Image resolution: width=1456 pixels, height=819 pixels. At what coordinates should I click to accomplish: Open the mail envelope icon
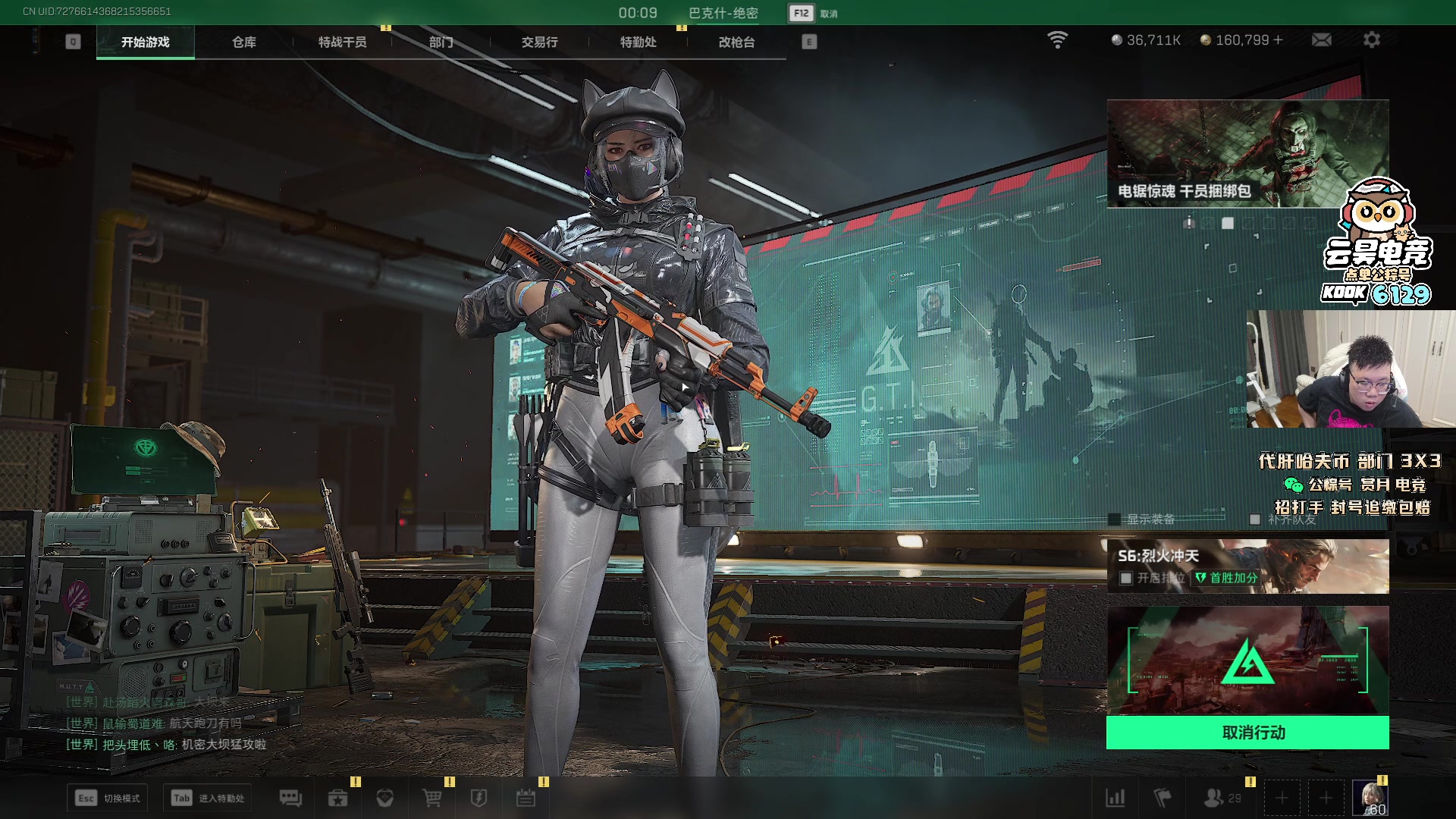click(1321, 39)
